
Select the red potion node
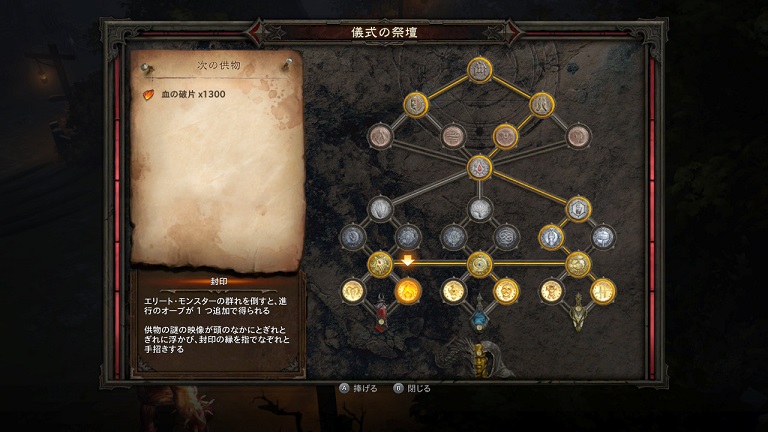[x=381, y=316]
